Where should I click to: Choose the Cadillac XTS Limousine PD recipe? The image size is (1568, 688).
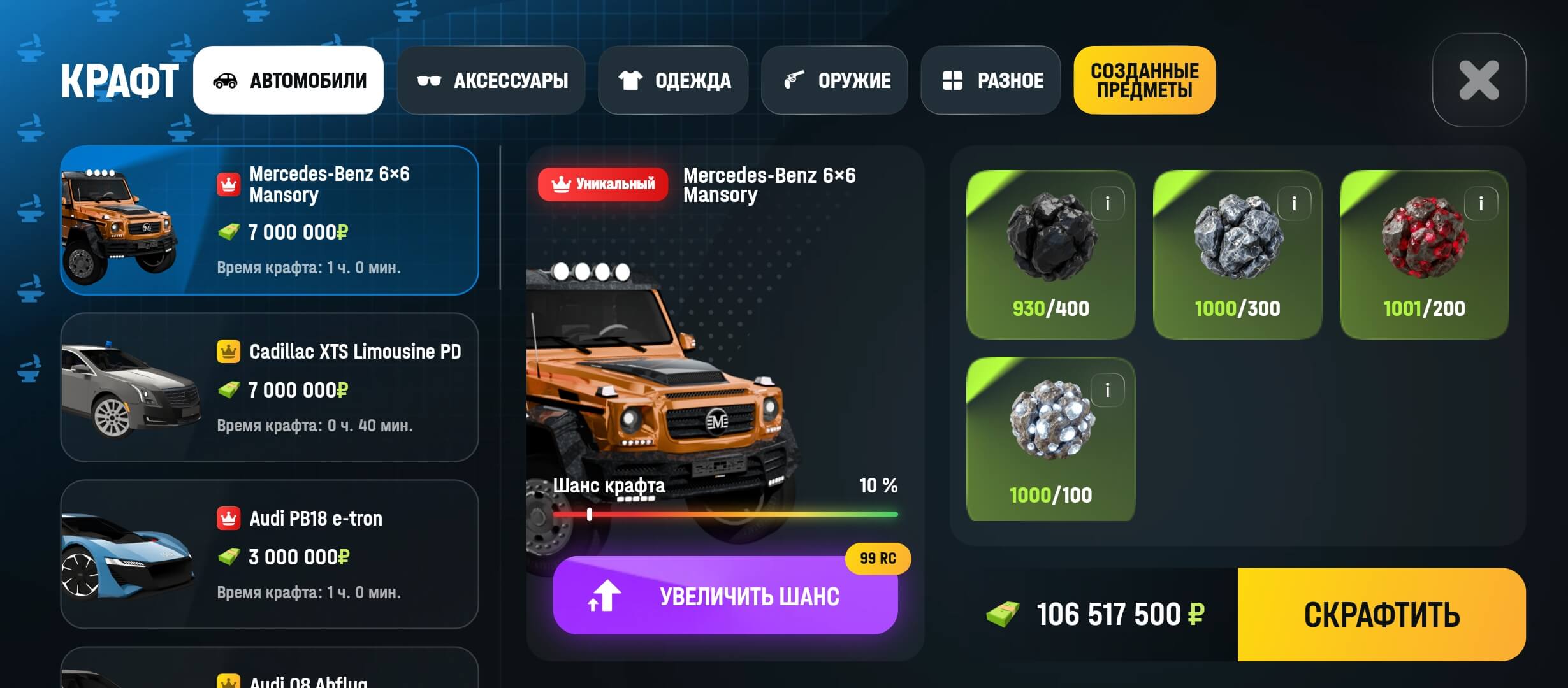click(x=269, y=387)
